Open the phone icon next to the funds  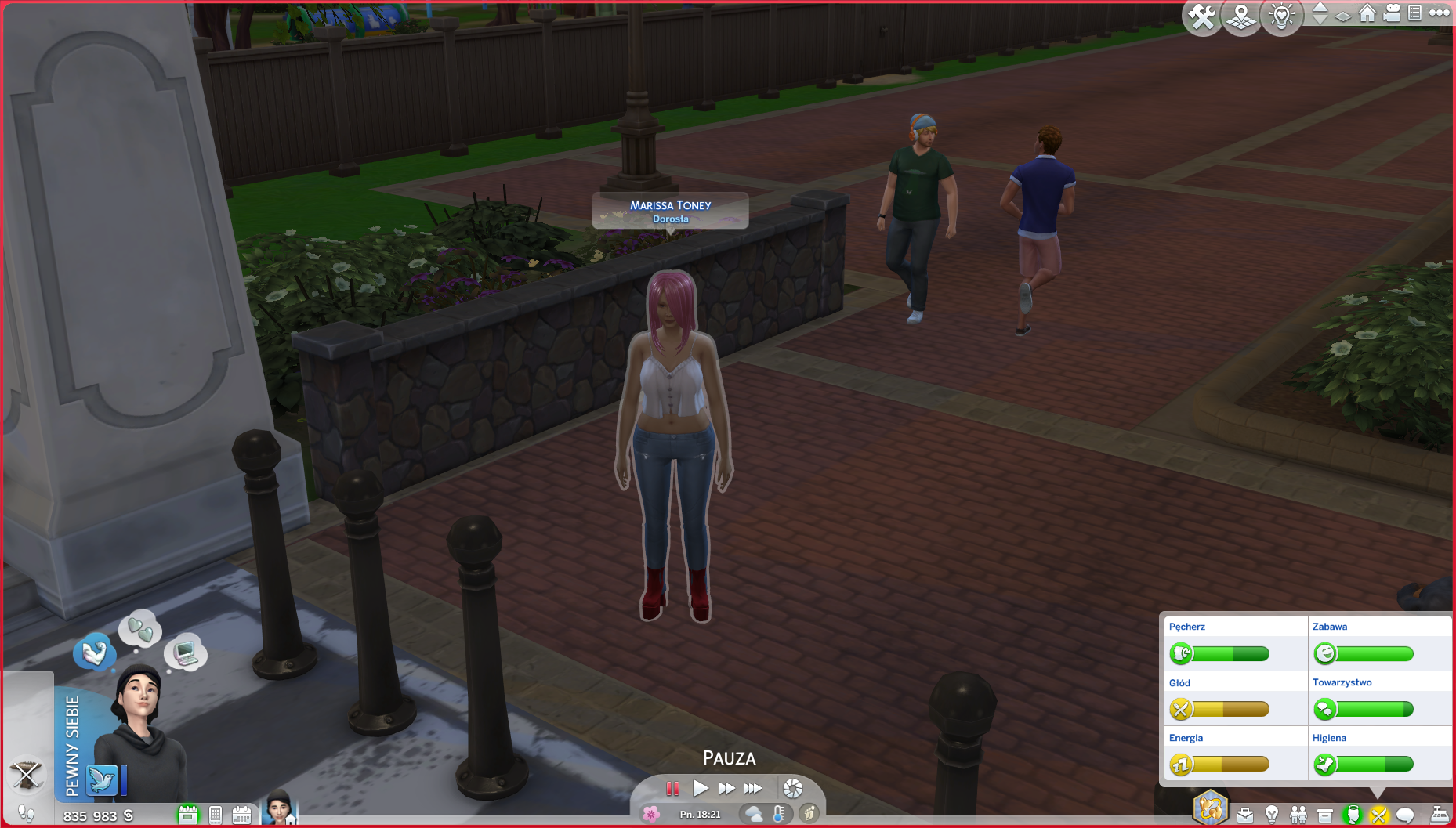(x=216, y=815)
